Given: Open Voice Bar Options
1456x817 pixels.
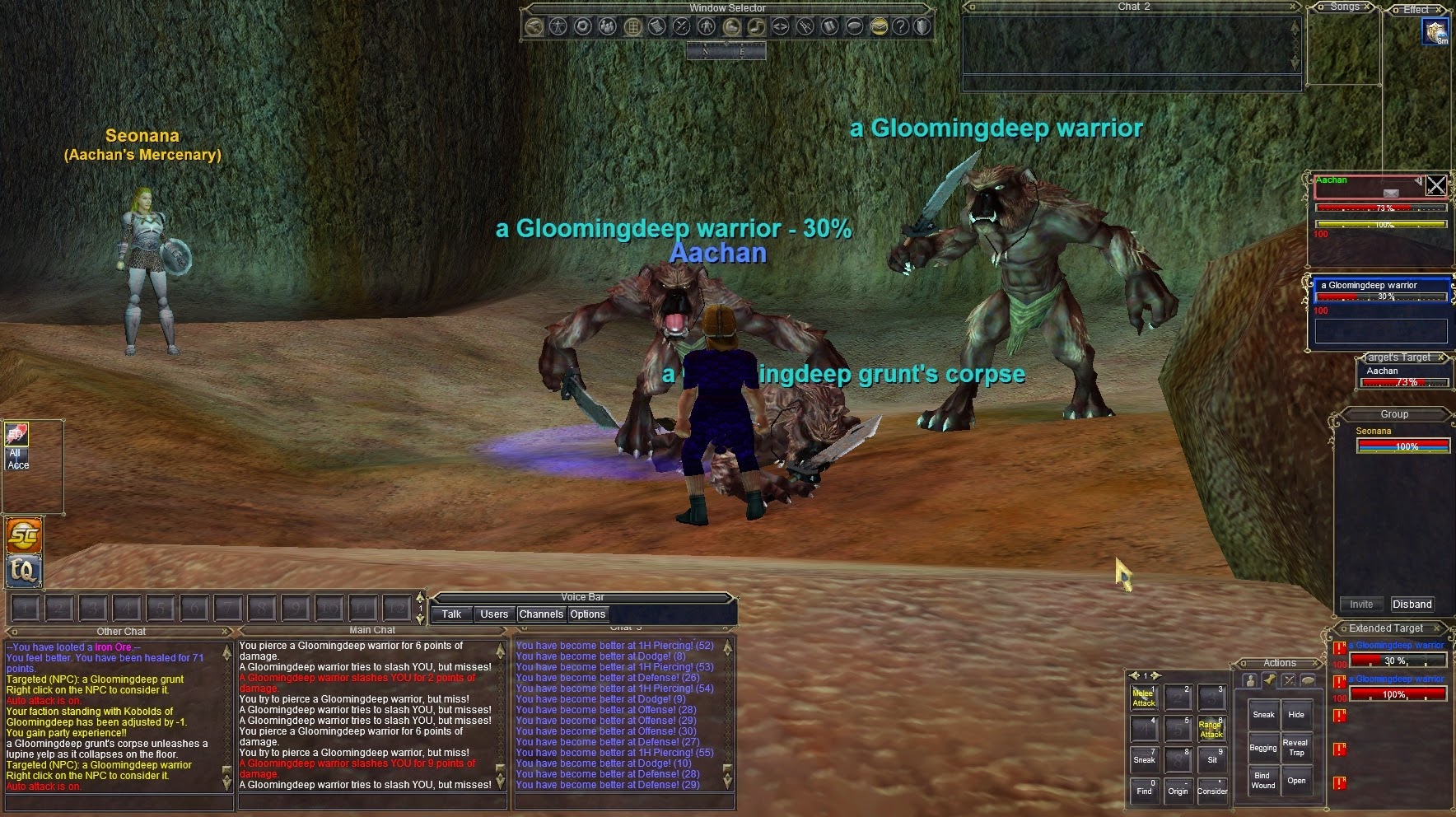Looking at the screenshot, I should (x=587, y=614).
